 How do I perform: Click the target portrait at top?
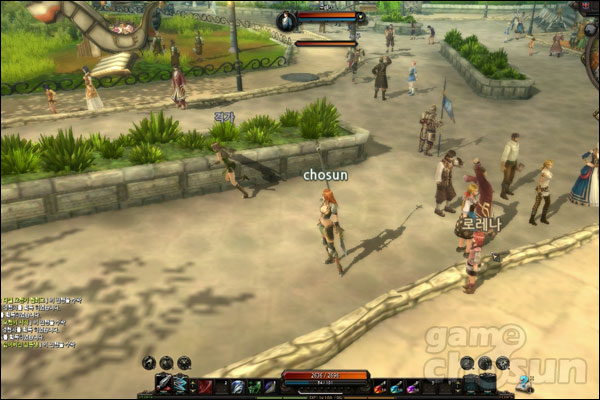(x=284, y=20)
